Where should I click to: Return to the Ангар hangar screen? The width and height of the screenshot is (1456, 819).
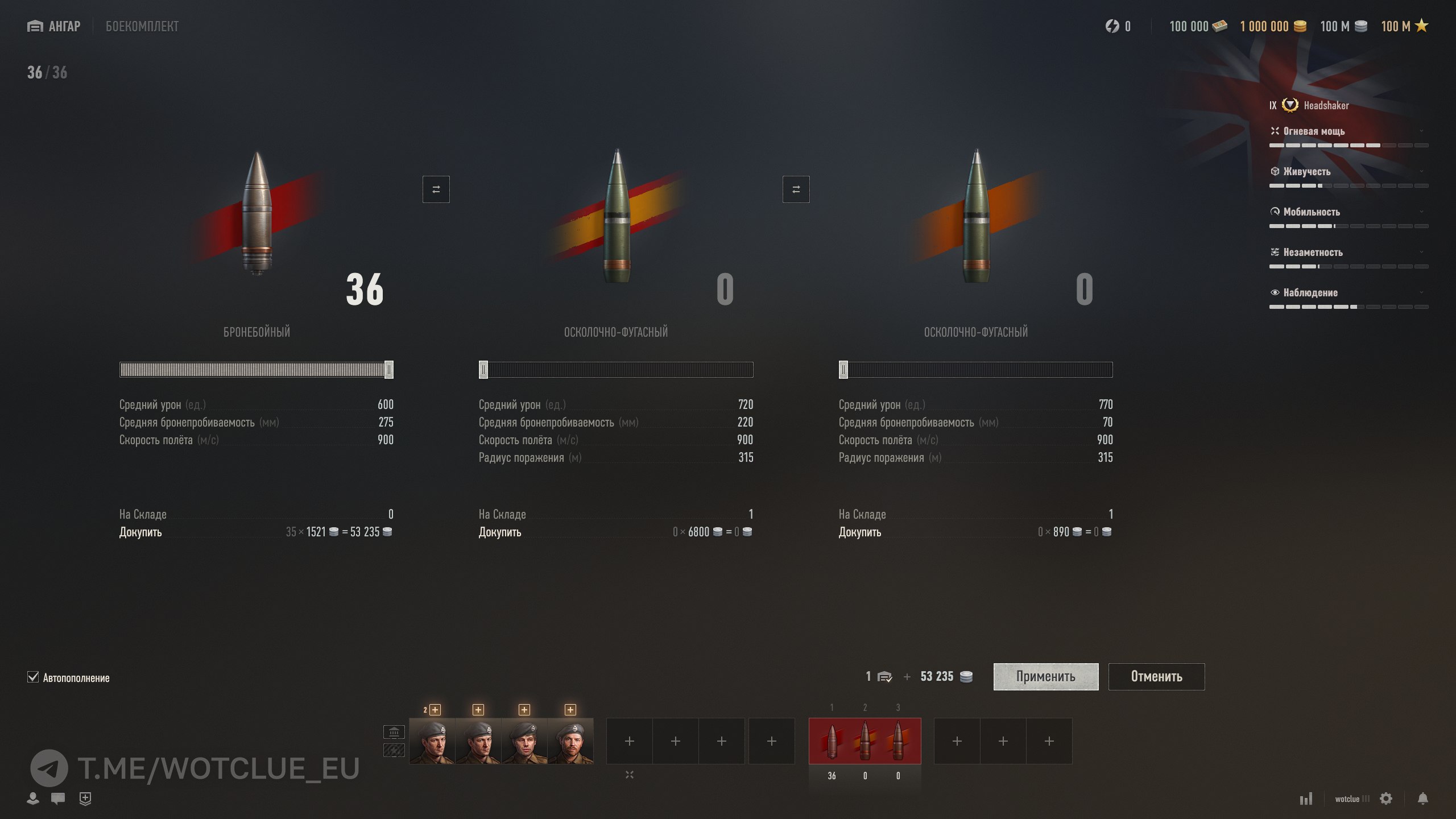(x=54, y=26)
